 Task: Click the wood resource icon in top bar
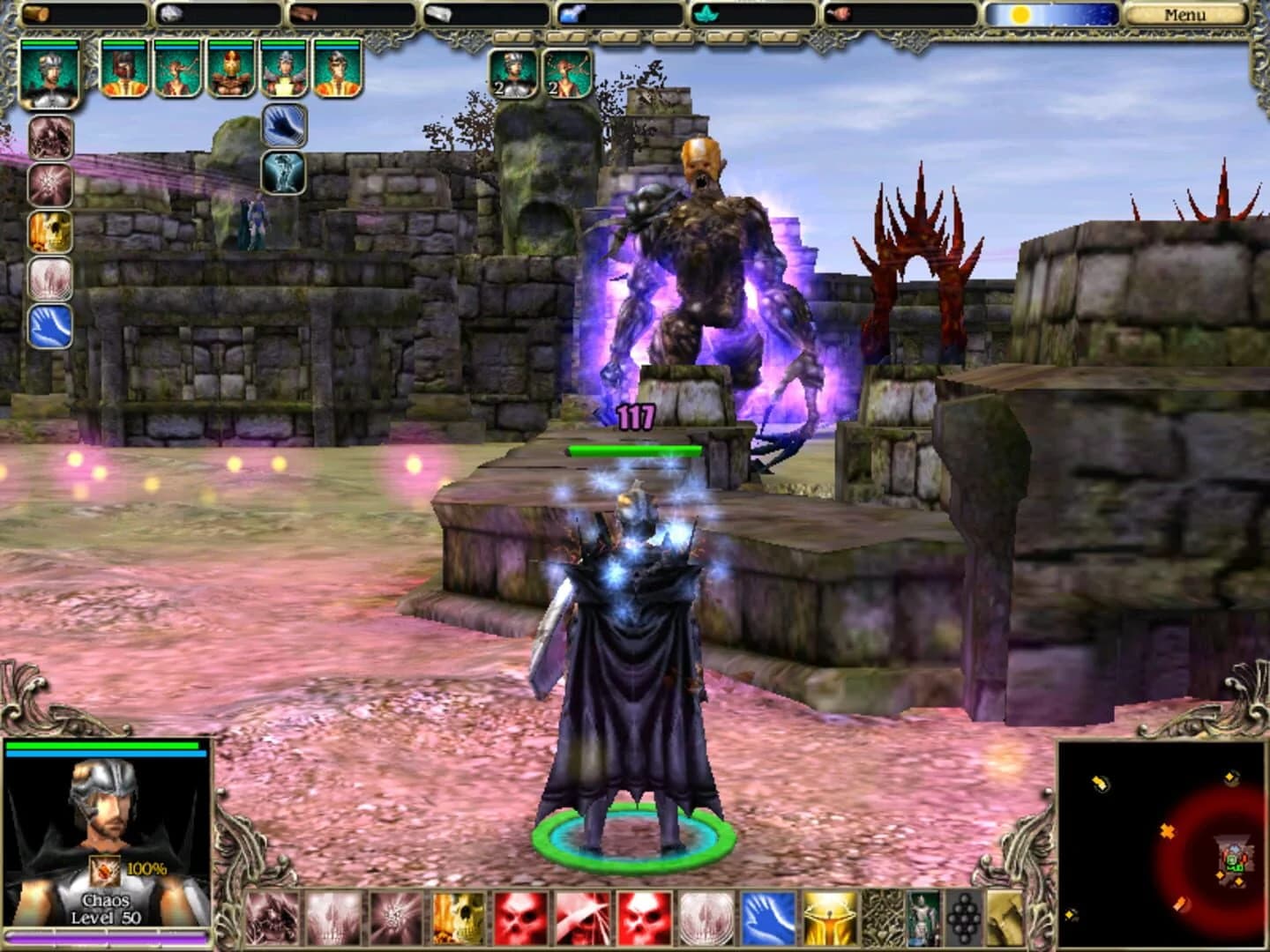click(35, 13)
